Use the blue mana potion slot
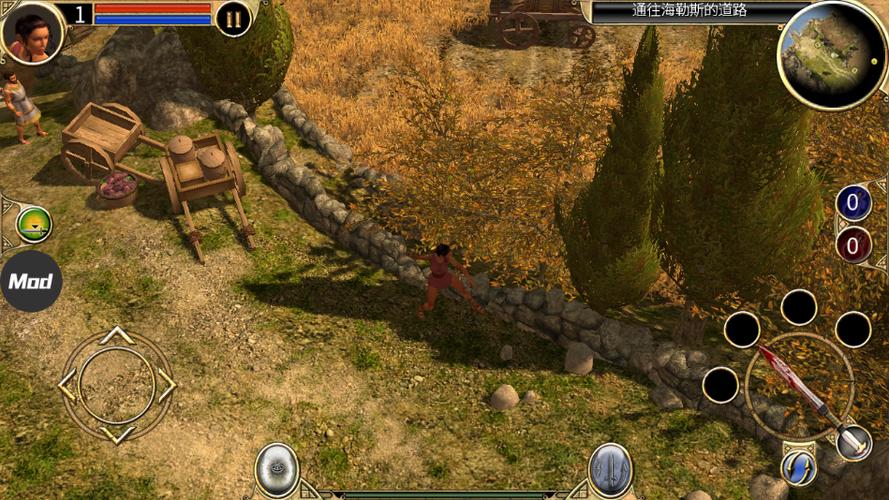Viewport: 889px width, 500px height. 853,203
